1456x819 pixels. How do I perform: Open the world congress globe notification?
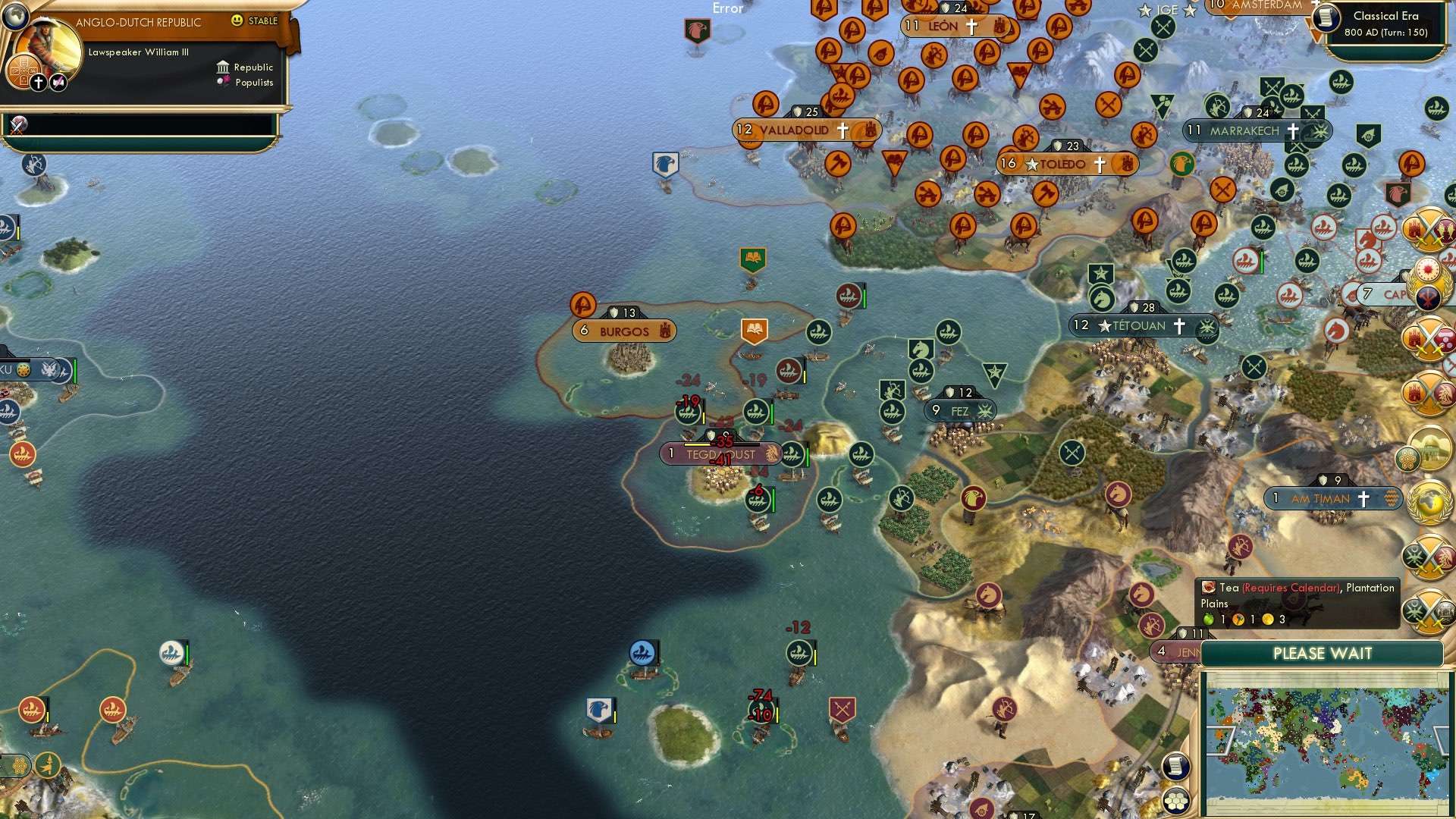[x=1430, y=501]
